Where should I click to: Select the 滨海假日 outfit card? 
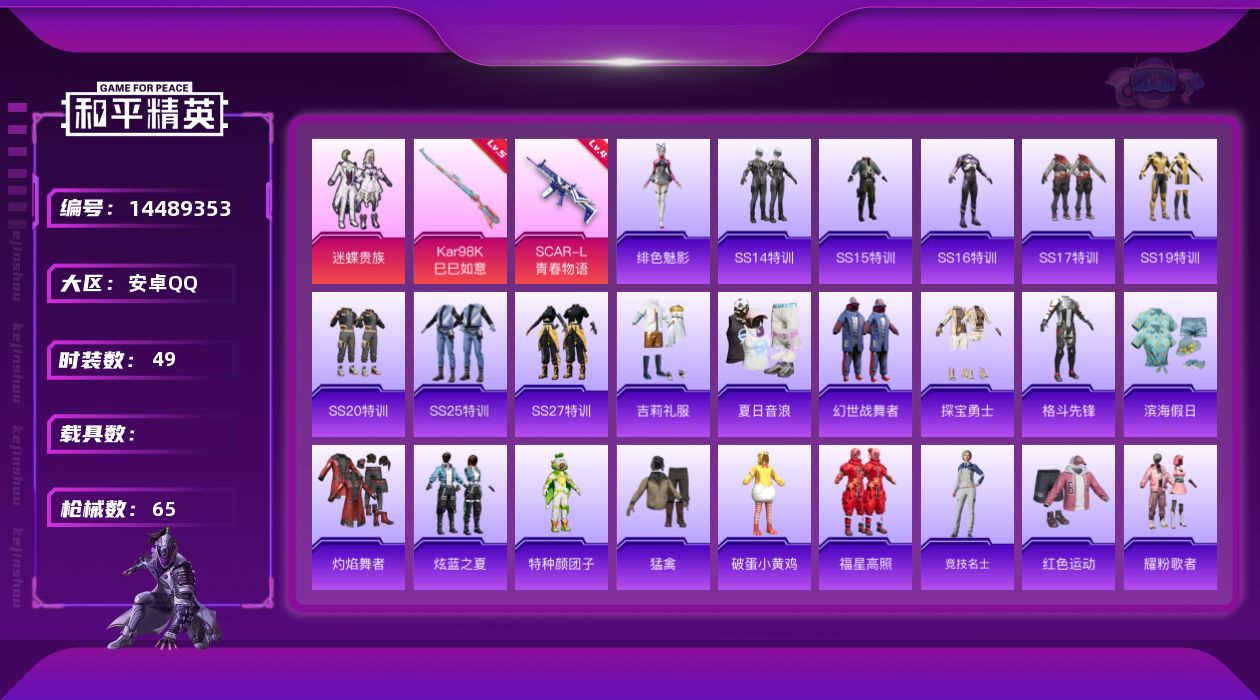[x=1170, y=364]
